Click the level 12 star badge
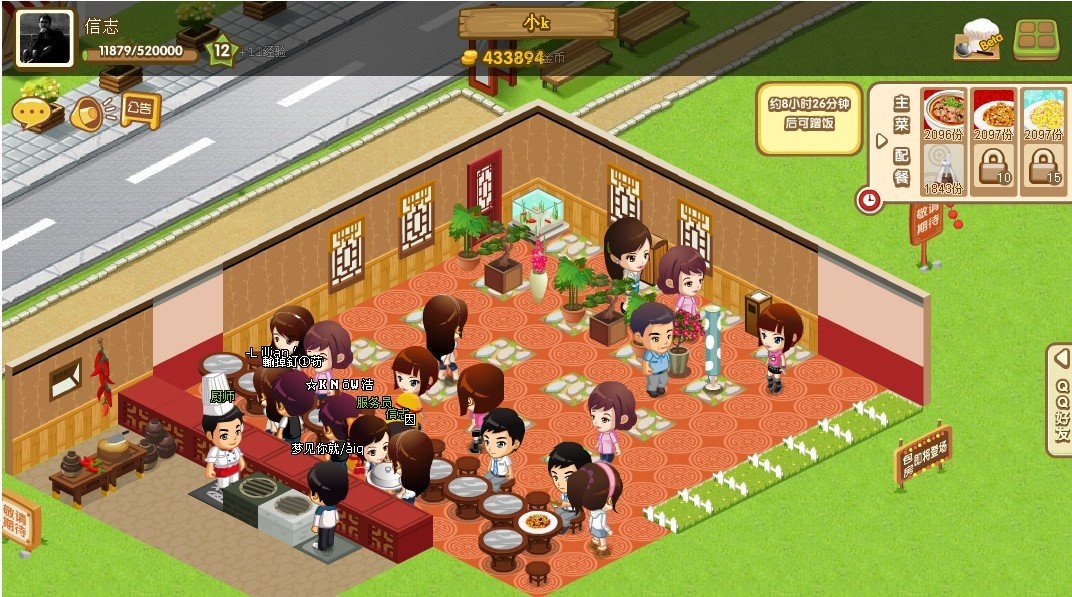The image size is (1072, 597). pos(220,50)
